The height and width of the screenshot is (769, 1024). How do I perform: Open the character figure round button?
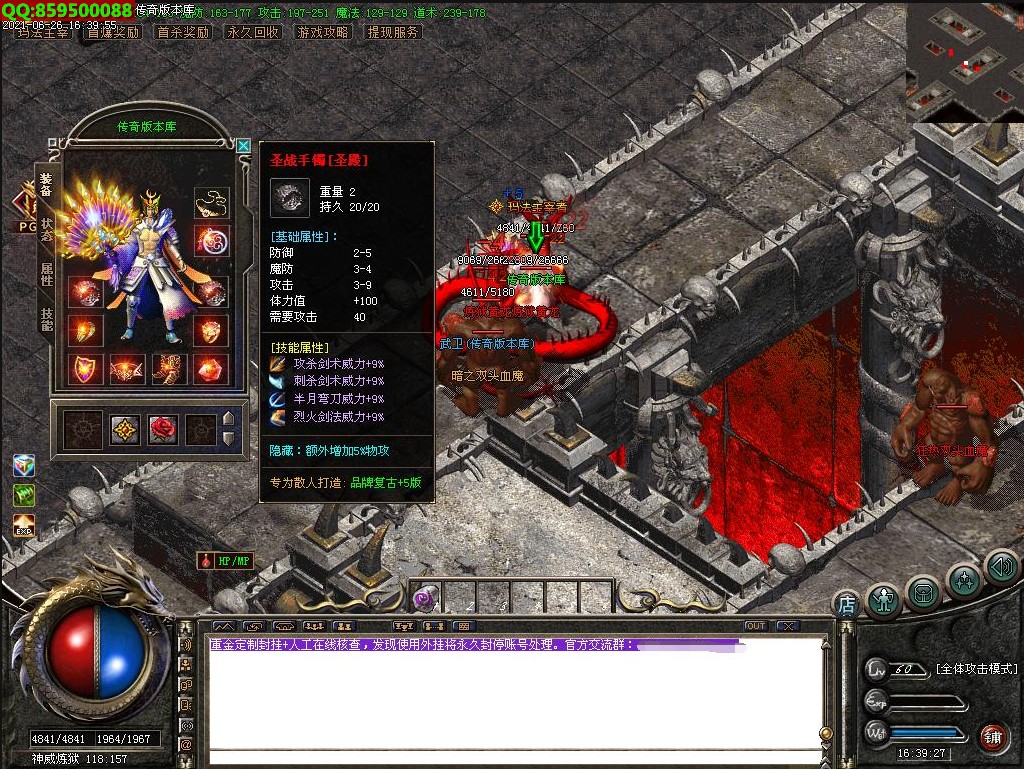click(883, 599)
